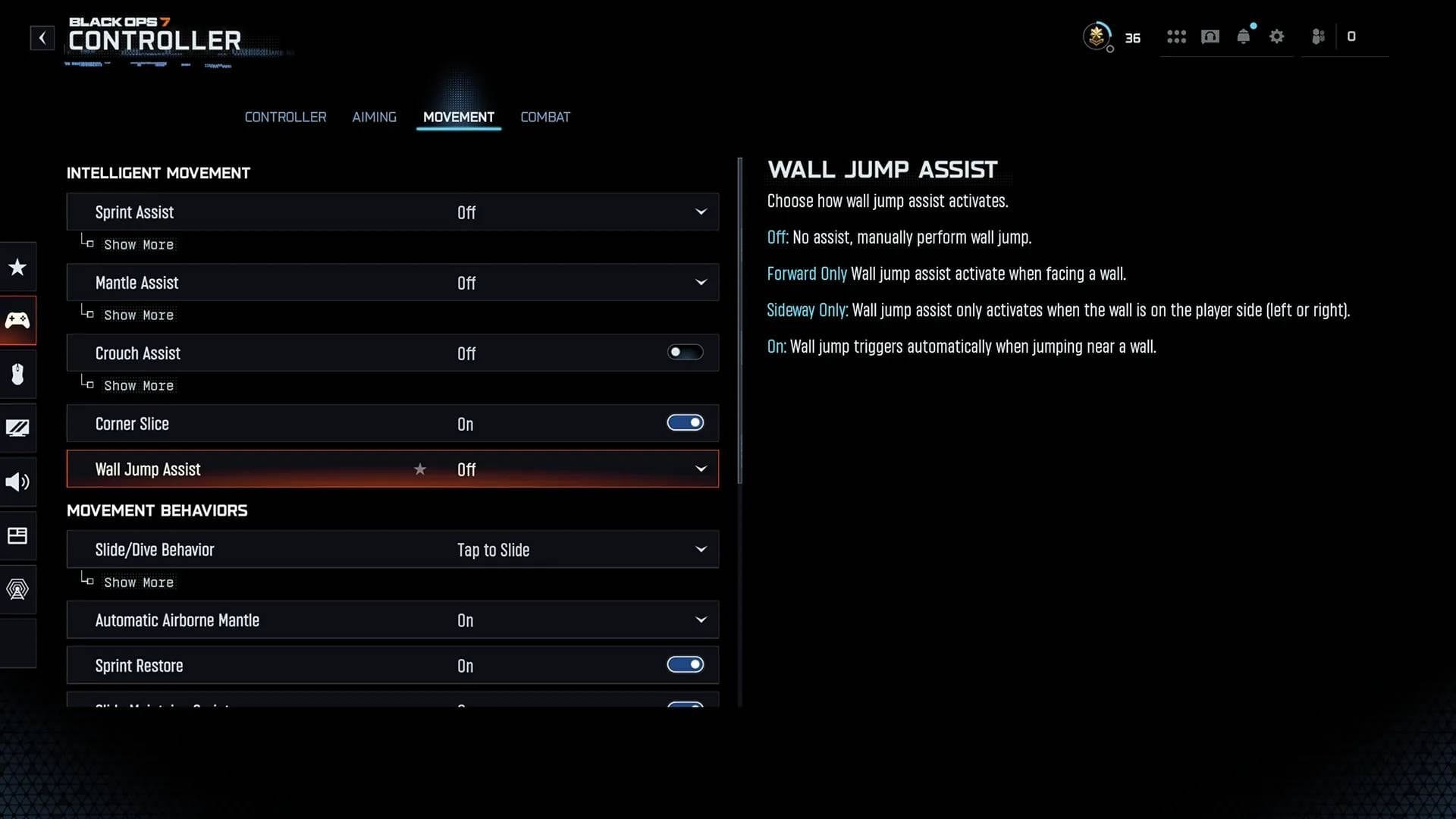Select the controller settings icon in sidebar
Image resolution: width=1456 pixels, height=819 pixels.
tap(17, 320)
